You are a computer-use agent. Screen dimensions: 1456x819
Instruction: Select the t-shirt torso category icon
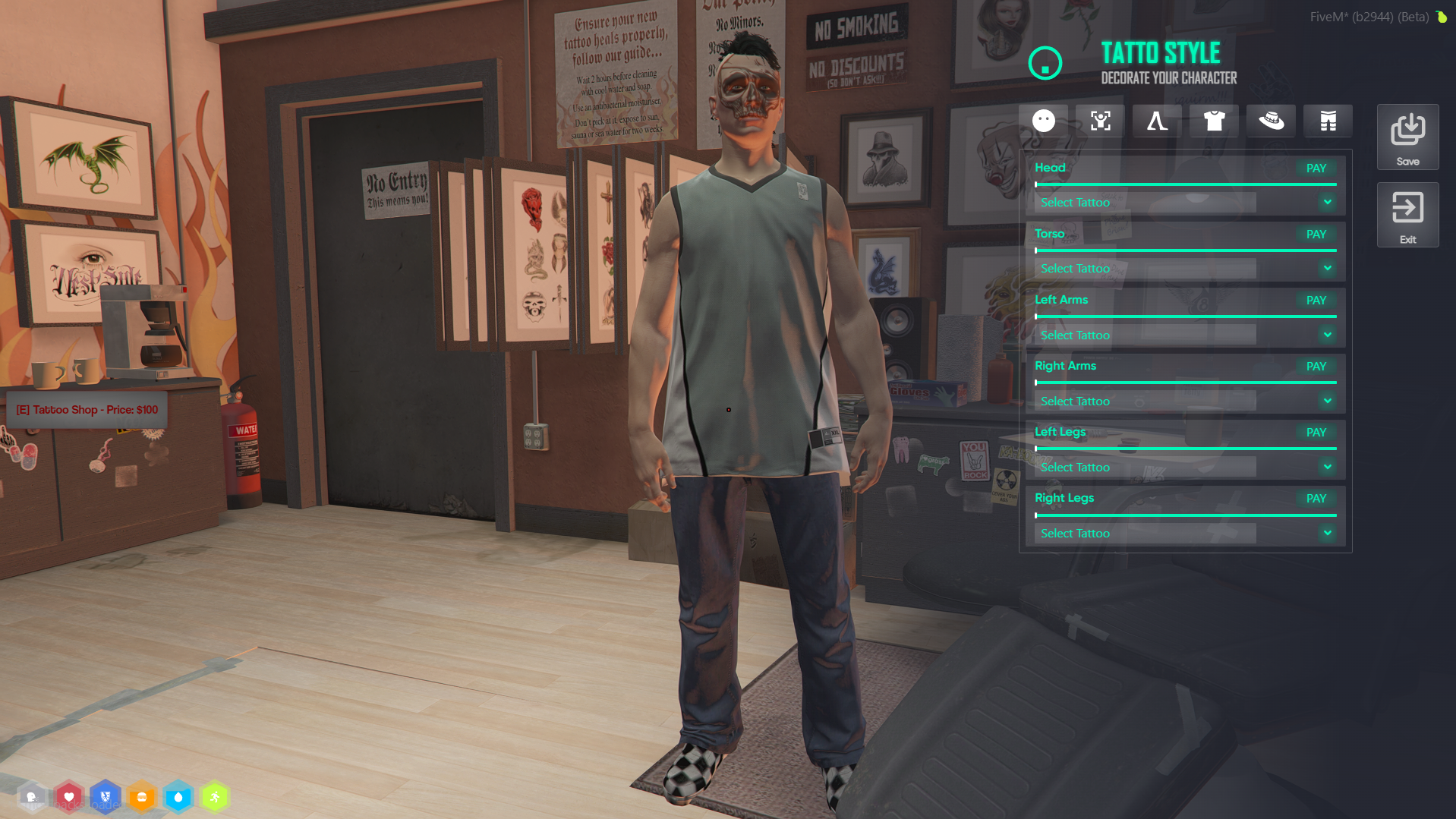click(1213, 120)
